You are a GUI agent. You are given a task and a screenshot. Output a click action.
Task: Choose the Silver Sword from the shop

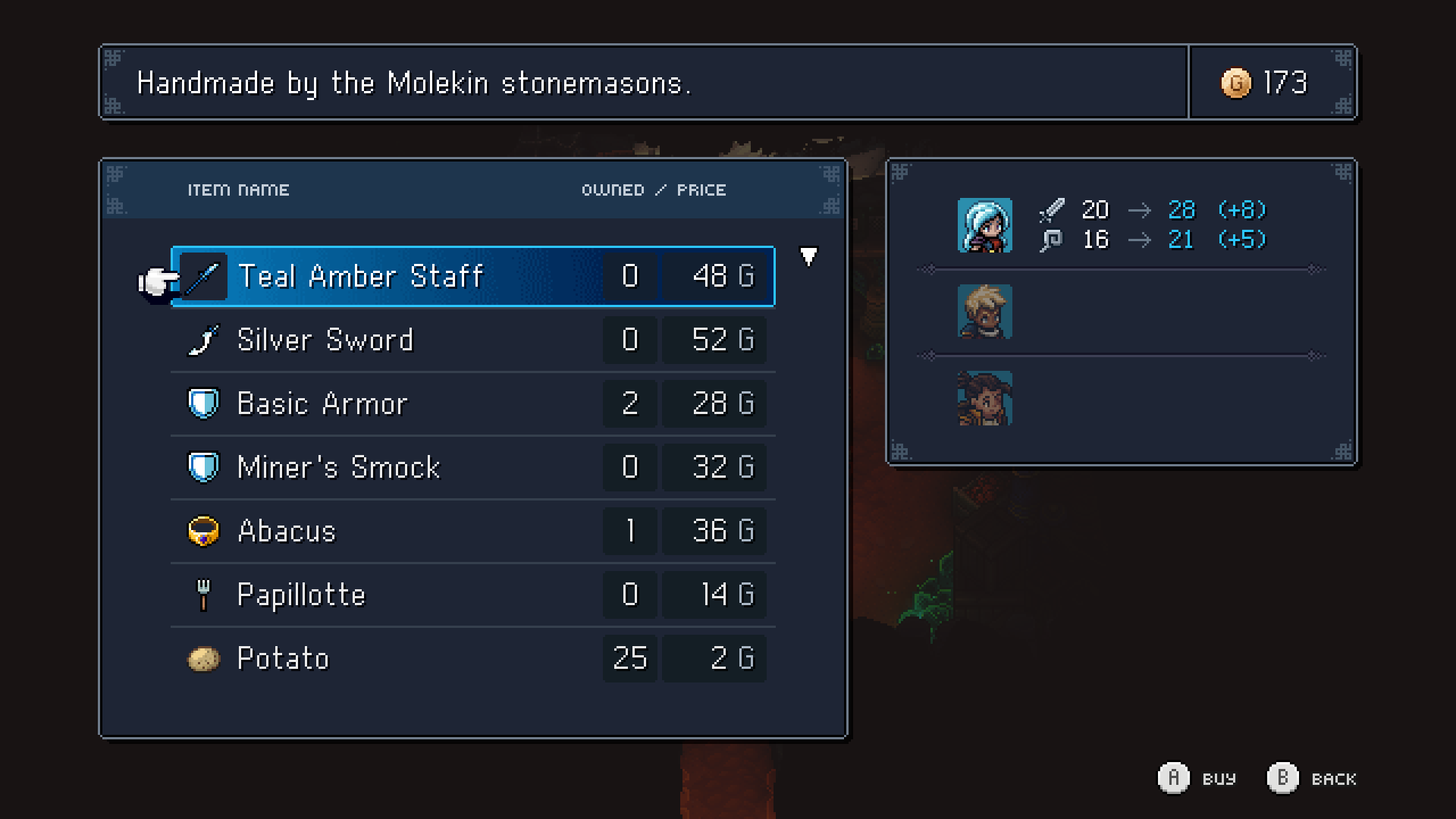pyautogui.click(x=473, y=340)
